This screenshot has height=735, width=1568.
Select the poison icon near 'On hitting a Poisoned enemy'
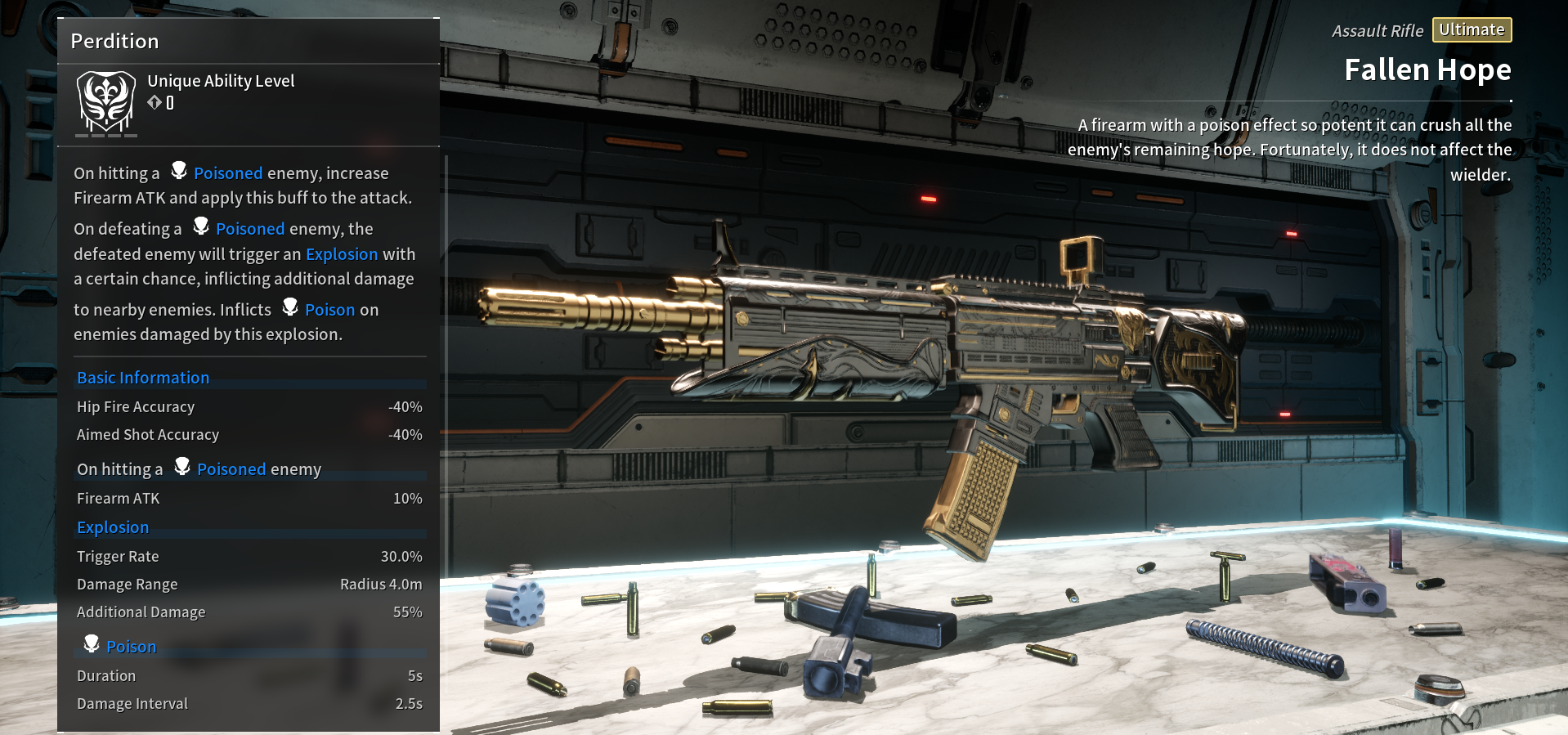181,466
